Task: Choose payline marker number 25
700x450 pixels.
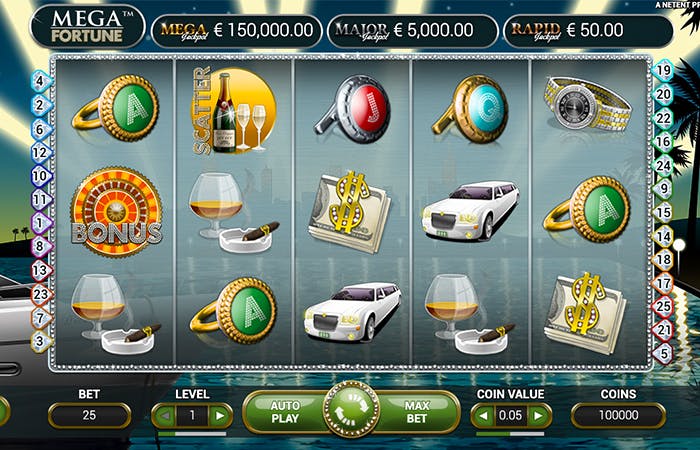Action: coord(662,306)
